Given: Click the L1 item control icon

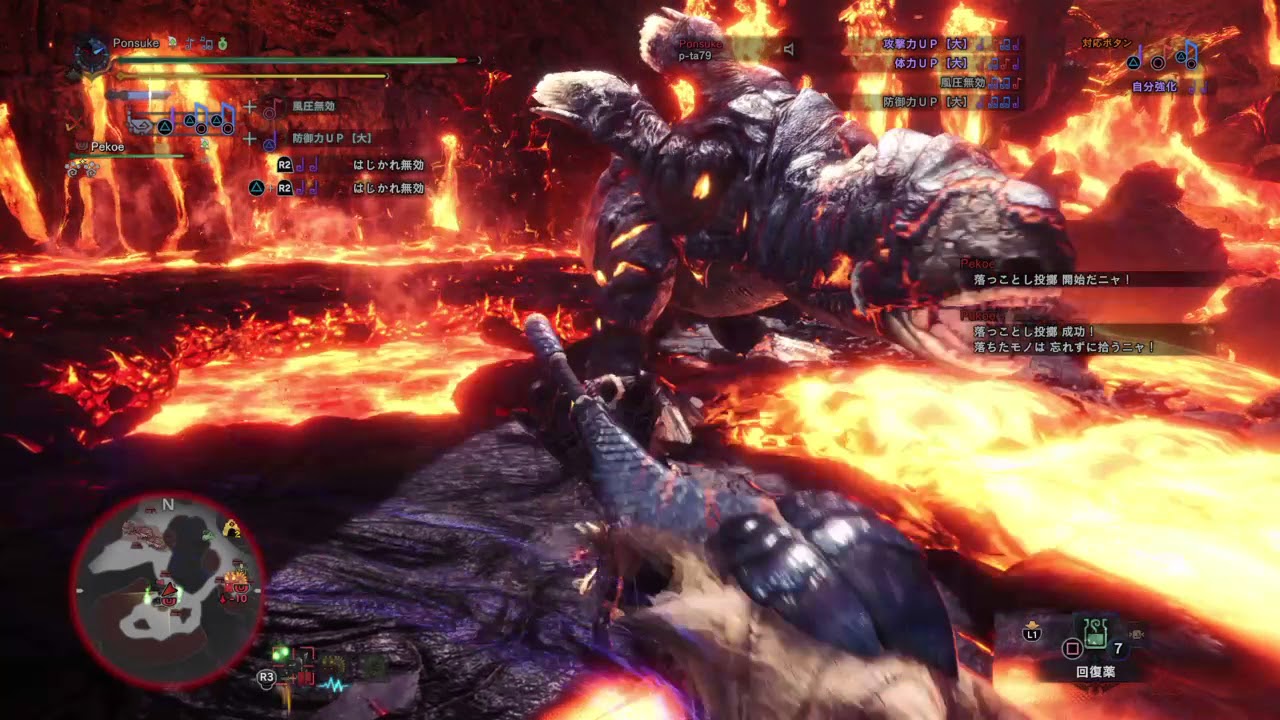Looking at the screenshot, I should 1032,632.
